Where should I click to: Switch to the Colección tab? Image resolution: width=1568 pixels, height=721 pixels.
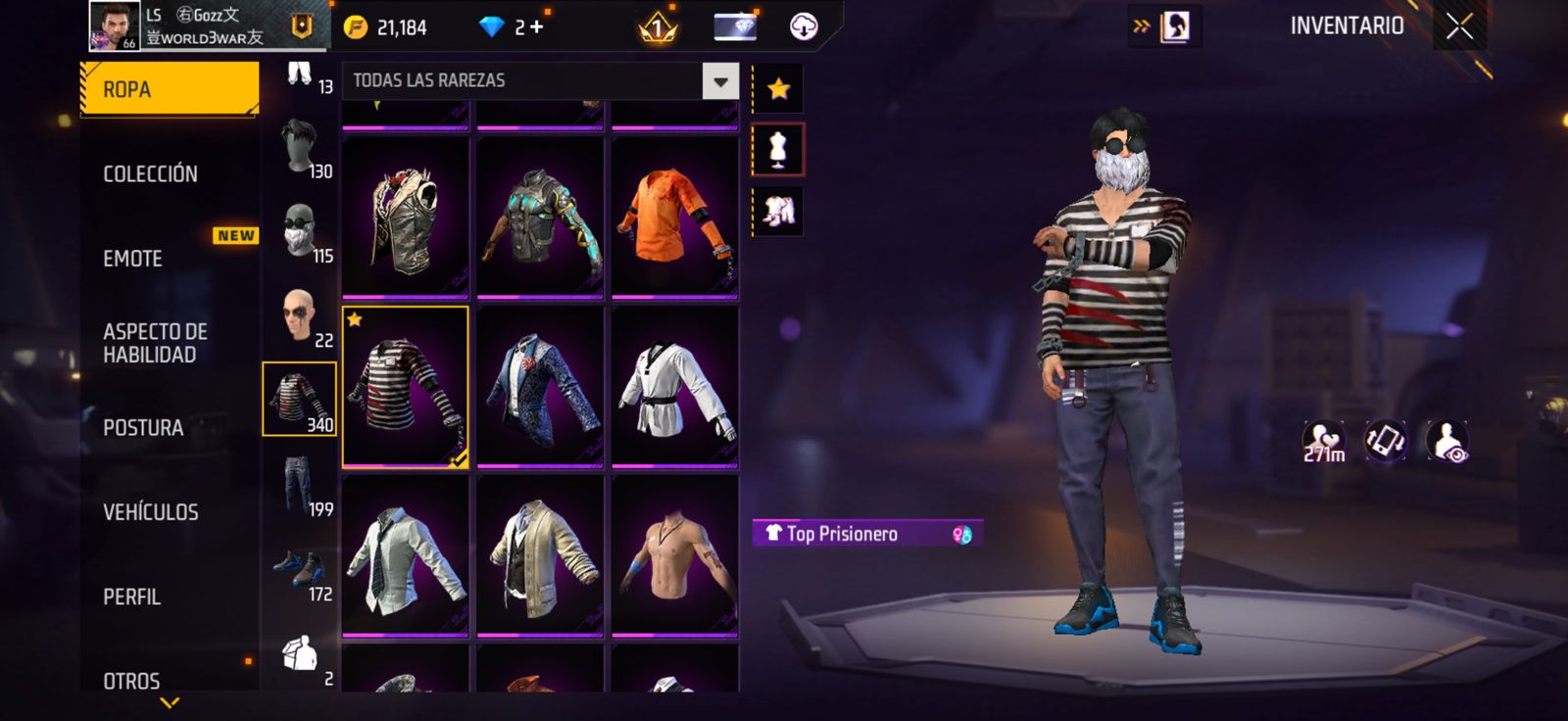click(151, 174)
